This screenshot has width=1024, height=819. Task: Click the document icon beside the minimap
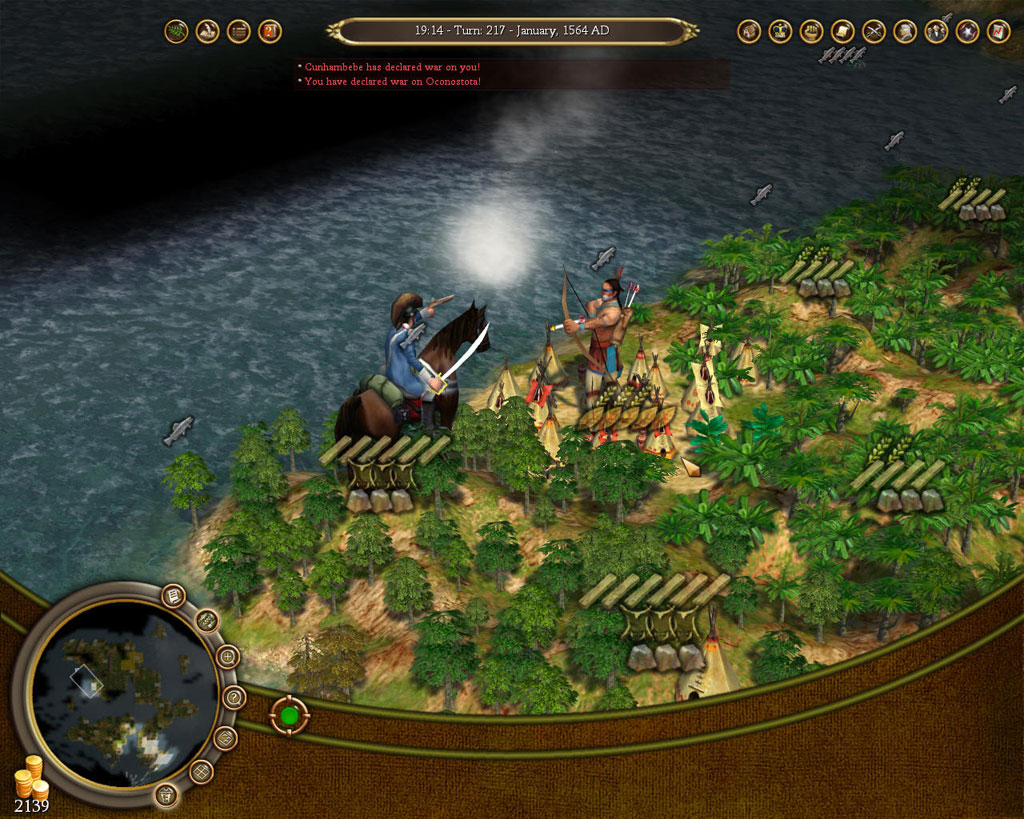174,596
